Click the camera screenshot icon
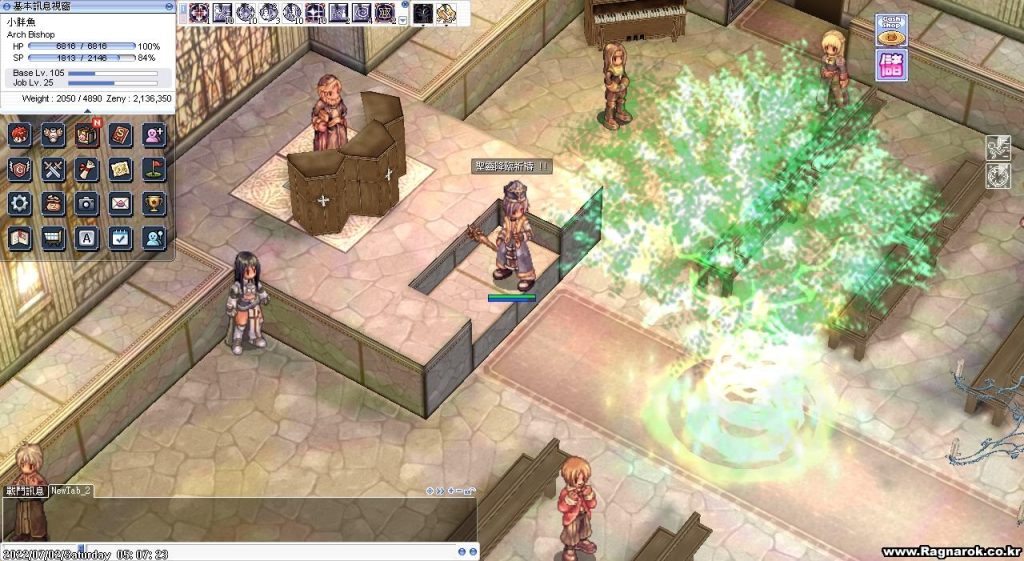Viewport: 1024px width, 561px height. point(87,203)
